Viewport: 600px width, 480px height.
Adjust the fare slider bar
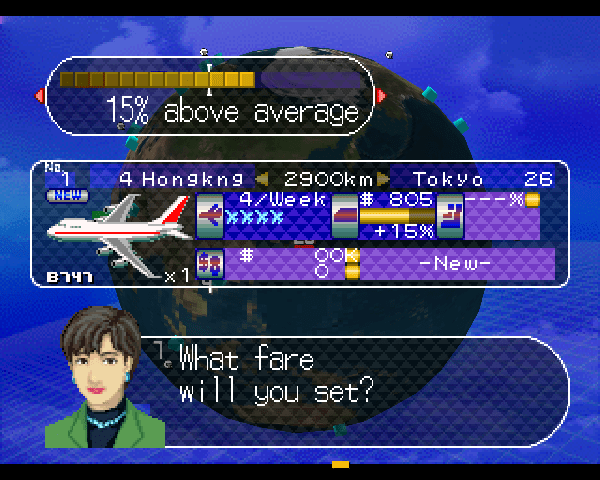point(209,79)
